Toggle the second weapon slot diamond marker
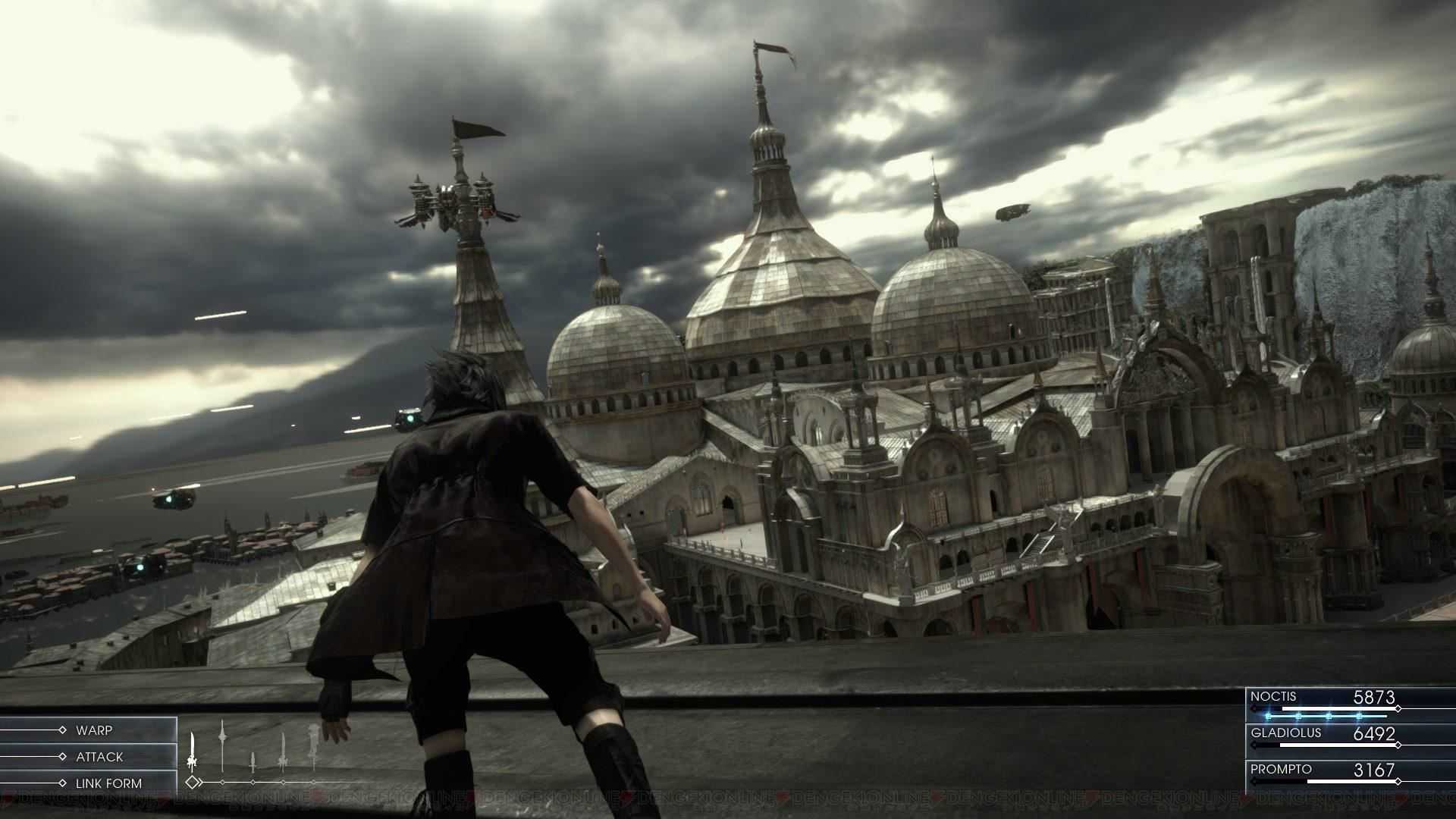 222,782
